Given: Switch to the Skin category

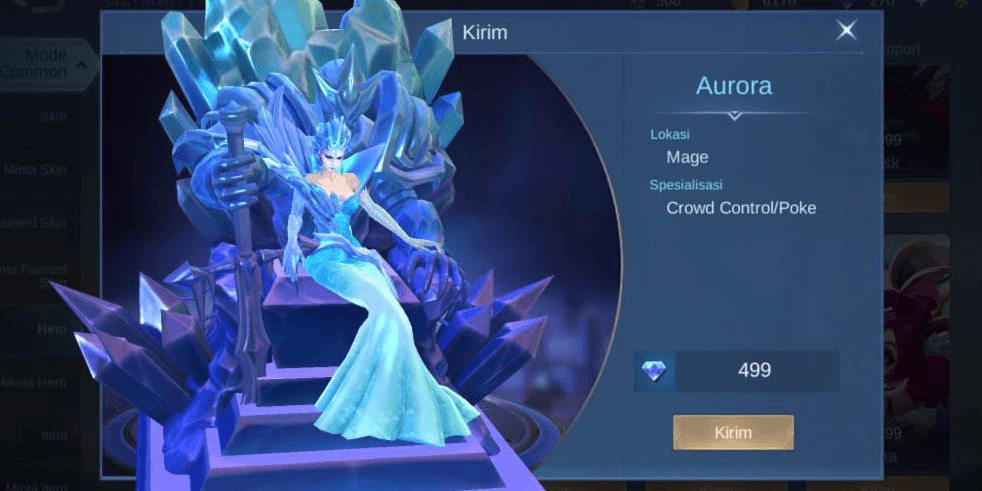Looking at the screenshot, I should click(x=52, y=117).
